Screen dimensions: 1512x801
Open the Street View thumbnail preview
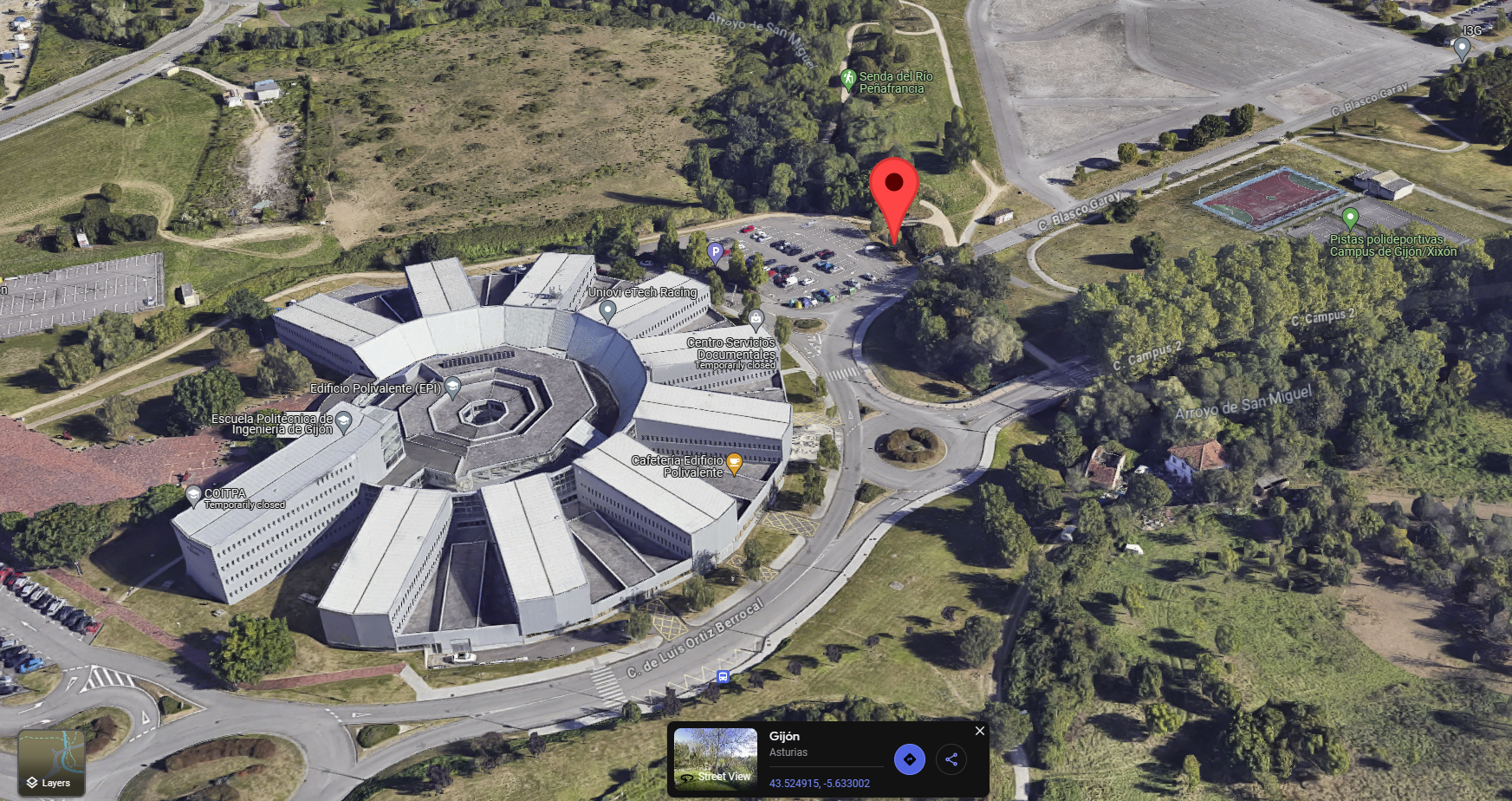click(x=716, y=759)
